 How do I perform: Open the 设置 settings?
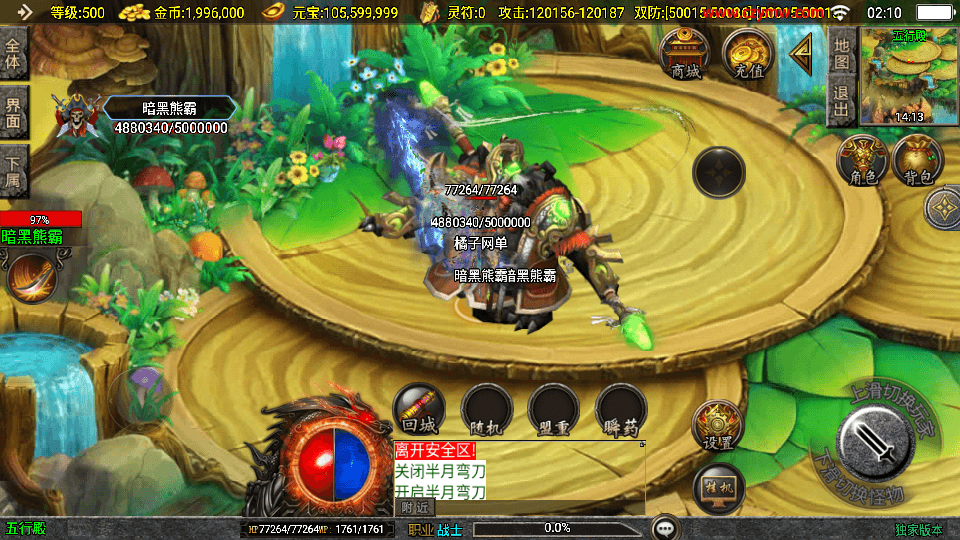point(718,427)
